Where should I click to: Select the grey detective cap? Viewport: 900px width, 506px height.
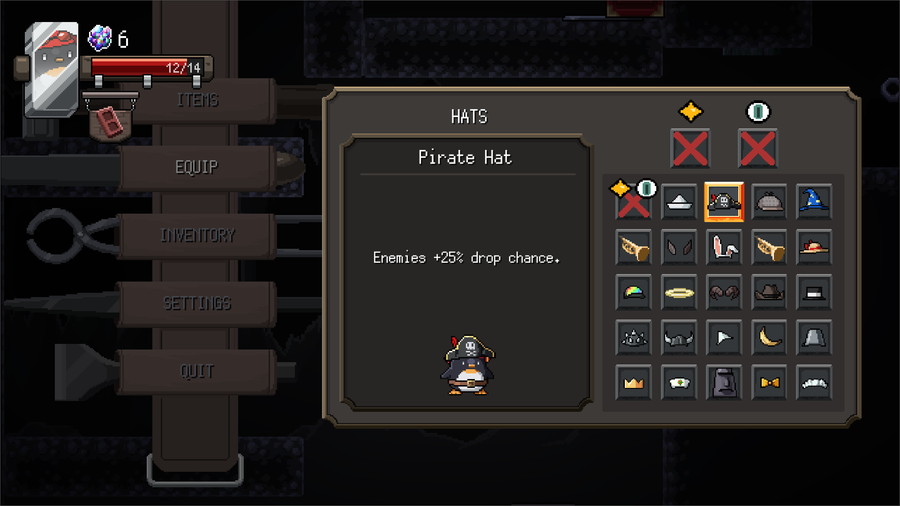point(769,202)
